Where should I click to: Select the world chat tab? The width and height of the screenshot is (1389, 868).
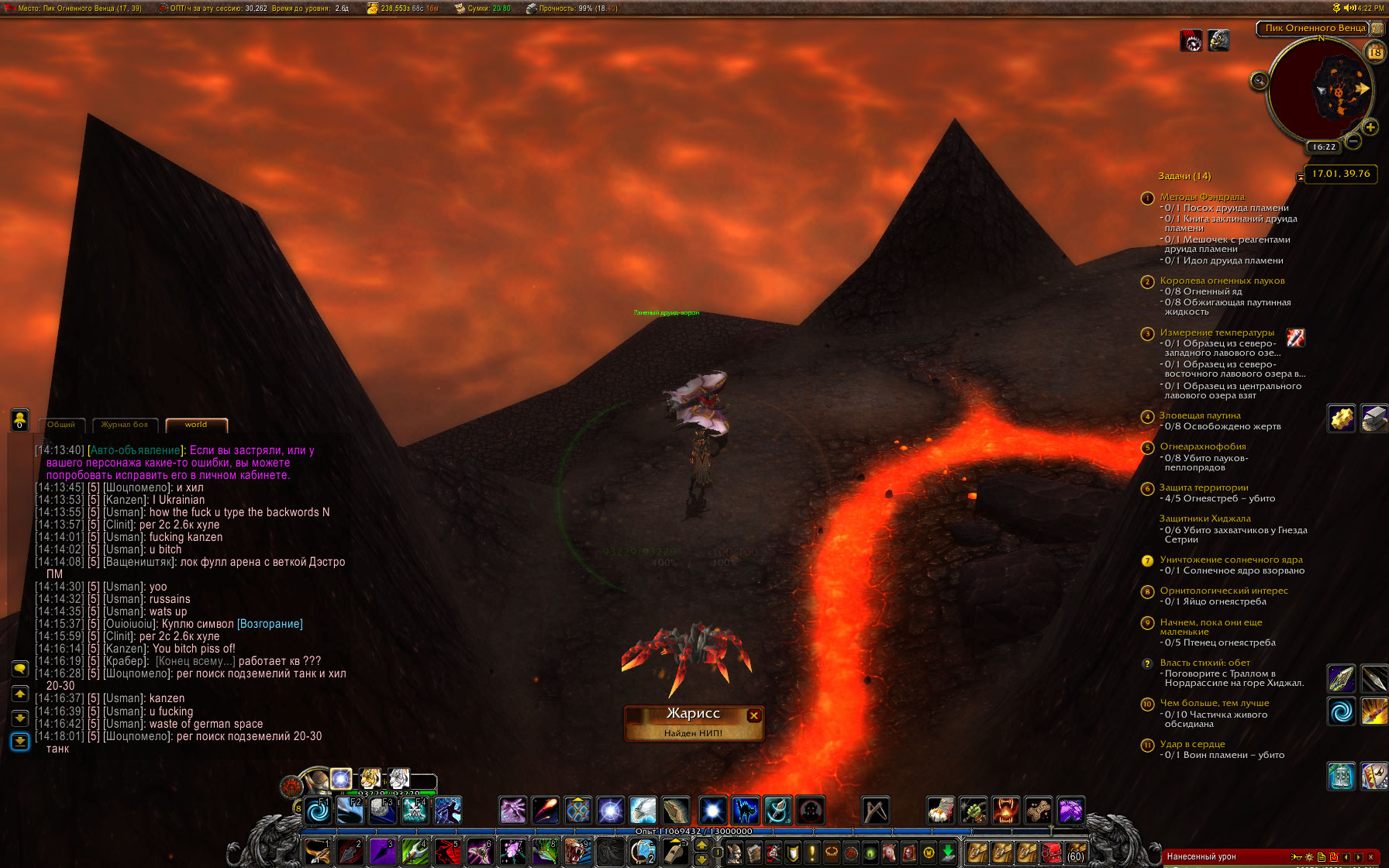click(x=196, y=425)
